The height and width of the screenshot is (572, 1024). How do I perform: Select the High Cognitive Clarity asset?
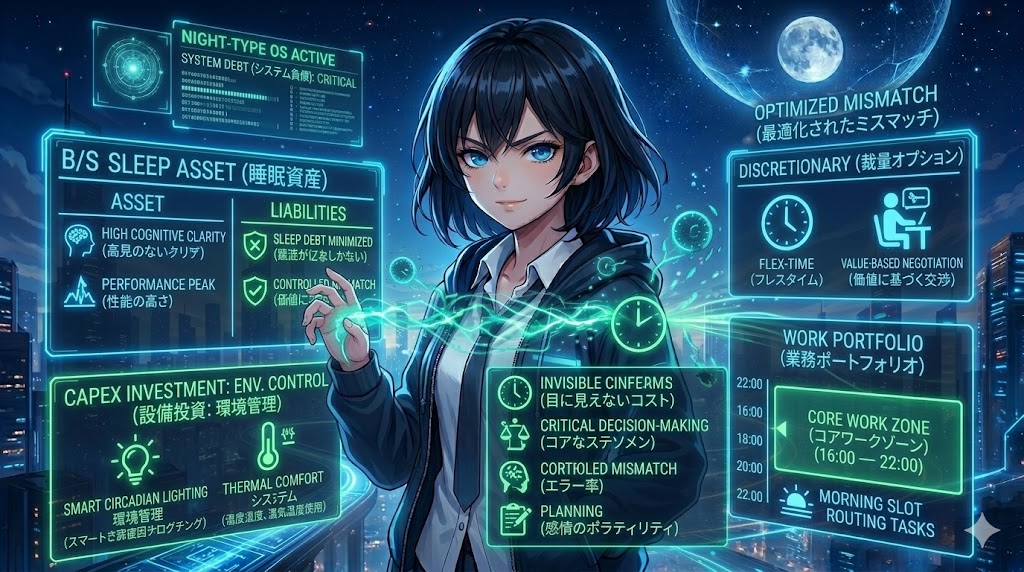[150, 242]
